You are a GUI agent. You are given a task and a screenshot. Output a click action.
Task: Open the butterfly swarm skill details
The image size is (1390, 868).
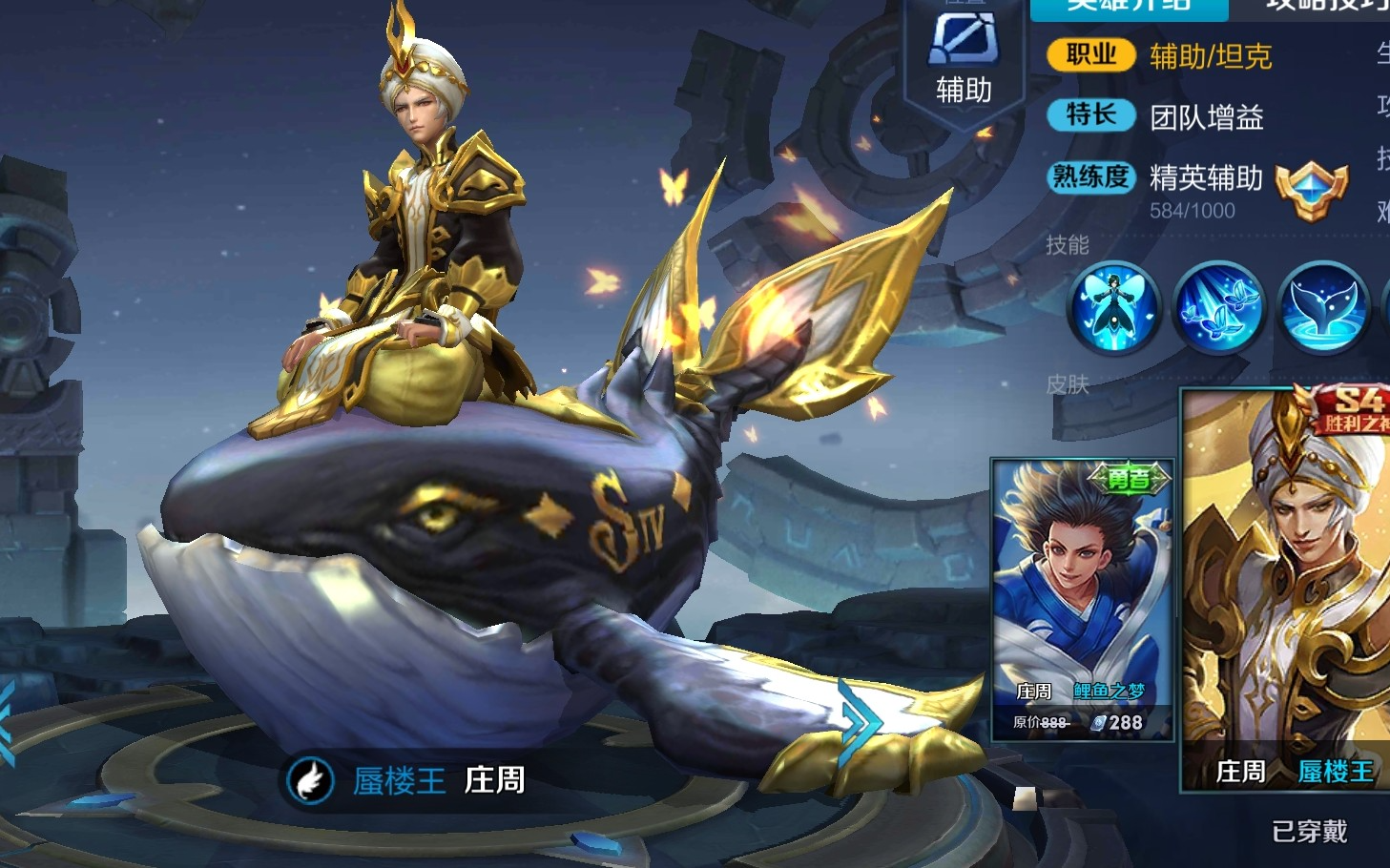coord(1221,310)
